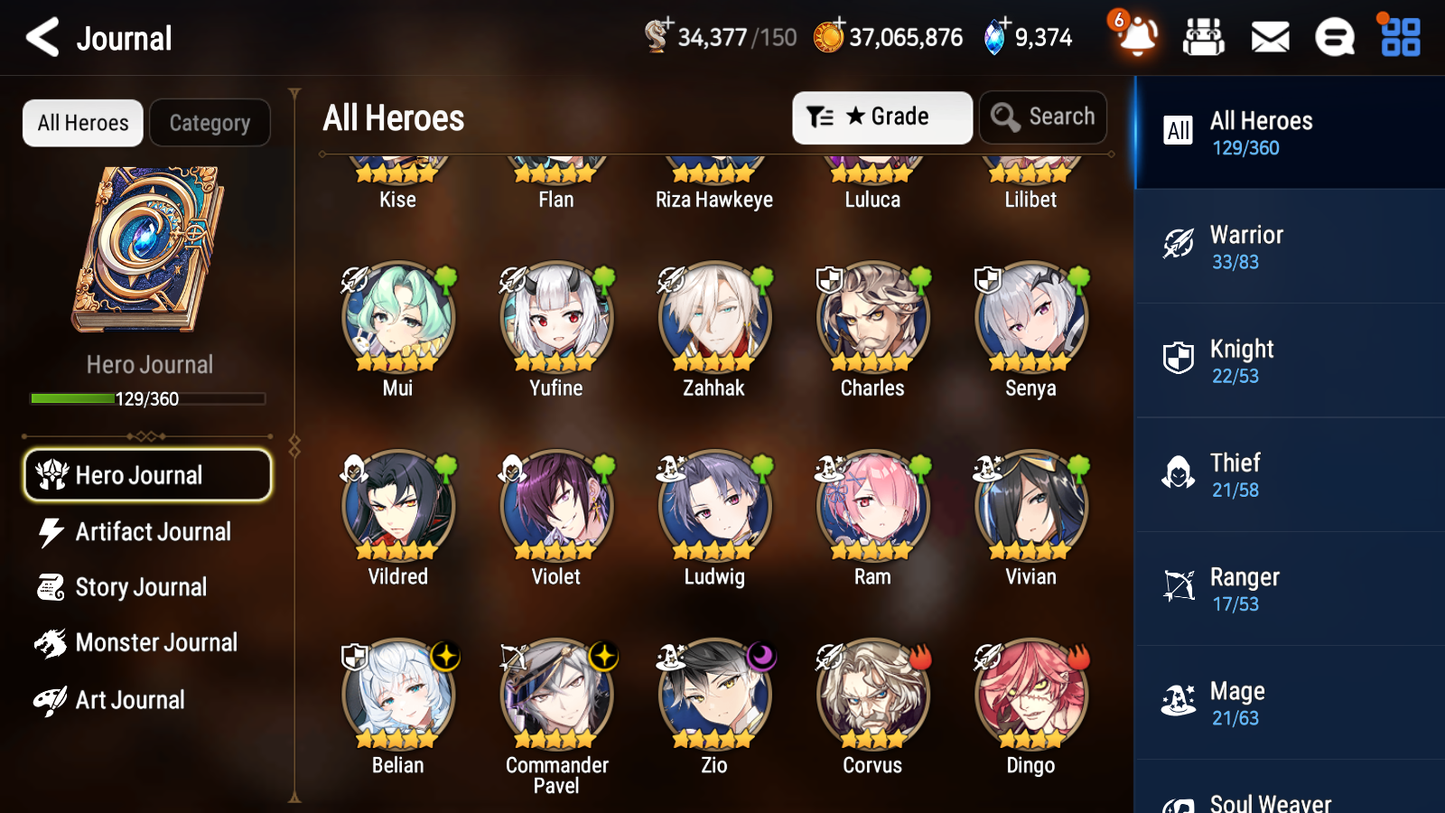Open the main menu grid icon
1445x813 pixels.
click(1399, 36)
